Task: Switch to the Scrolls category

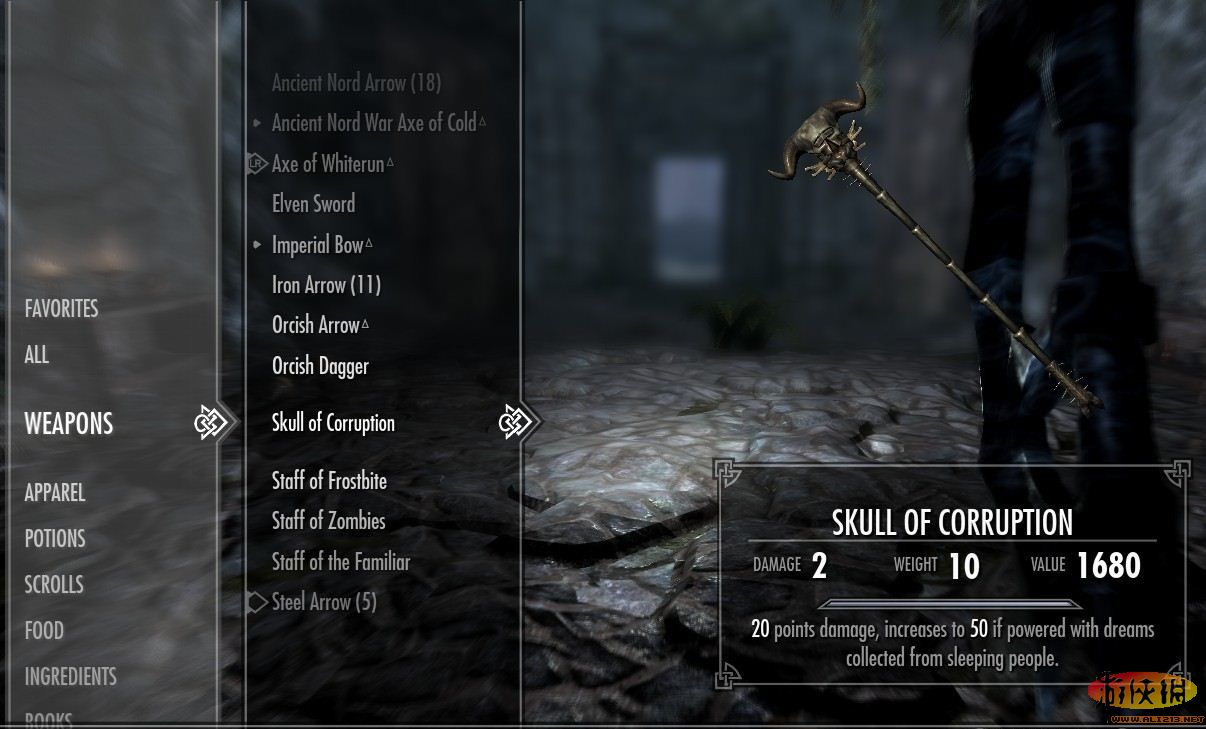Action: [54, 585]
